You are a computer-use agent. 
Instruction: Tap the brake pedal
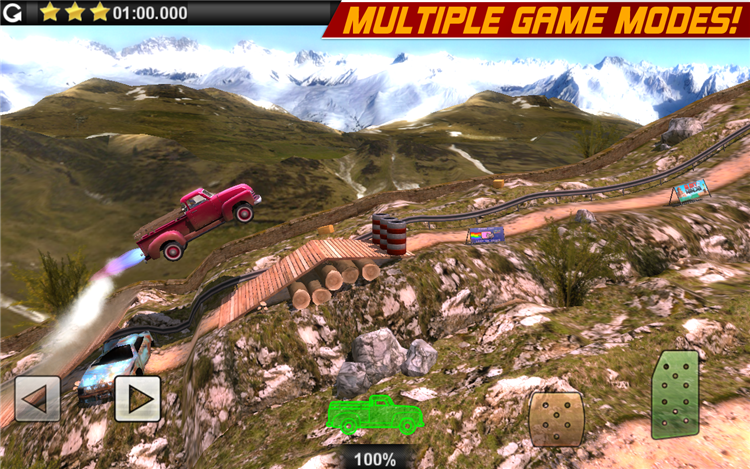[557, 418]
